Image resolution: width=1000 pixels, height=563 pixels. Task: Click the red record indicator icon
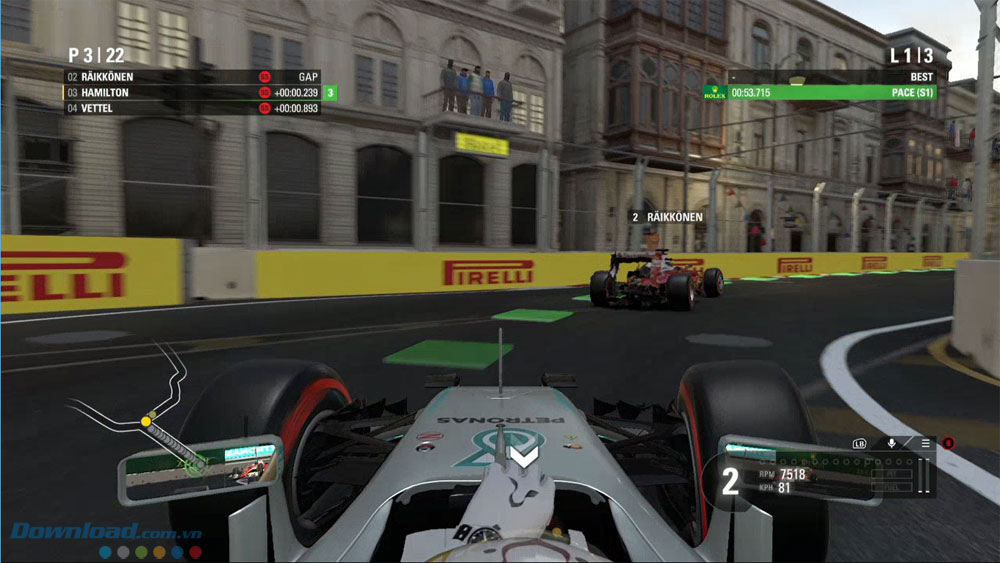947,442
